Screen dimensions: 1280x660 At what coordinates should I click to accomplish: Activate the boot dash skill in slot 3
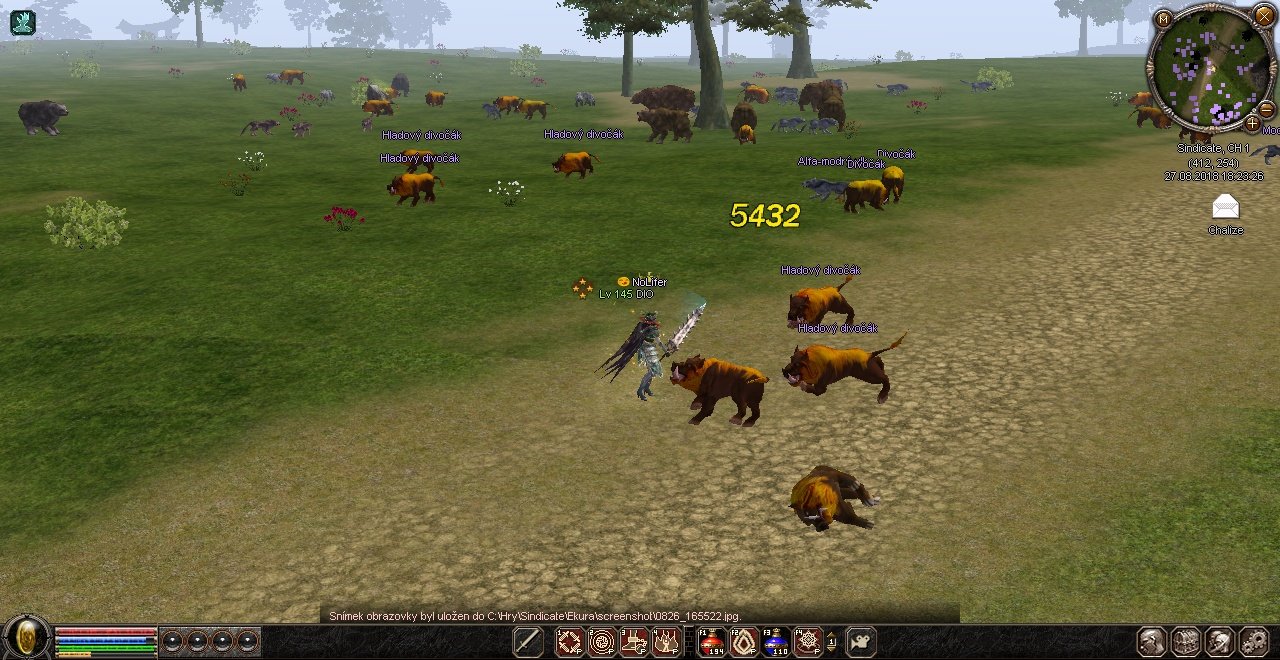(x=634, y=642)
